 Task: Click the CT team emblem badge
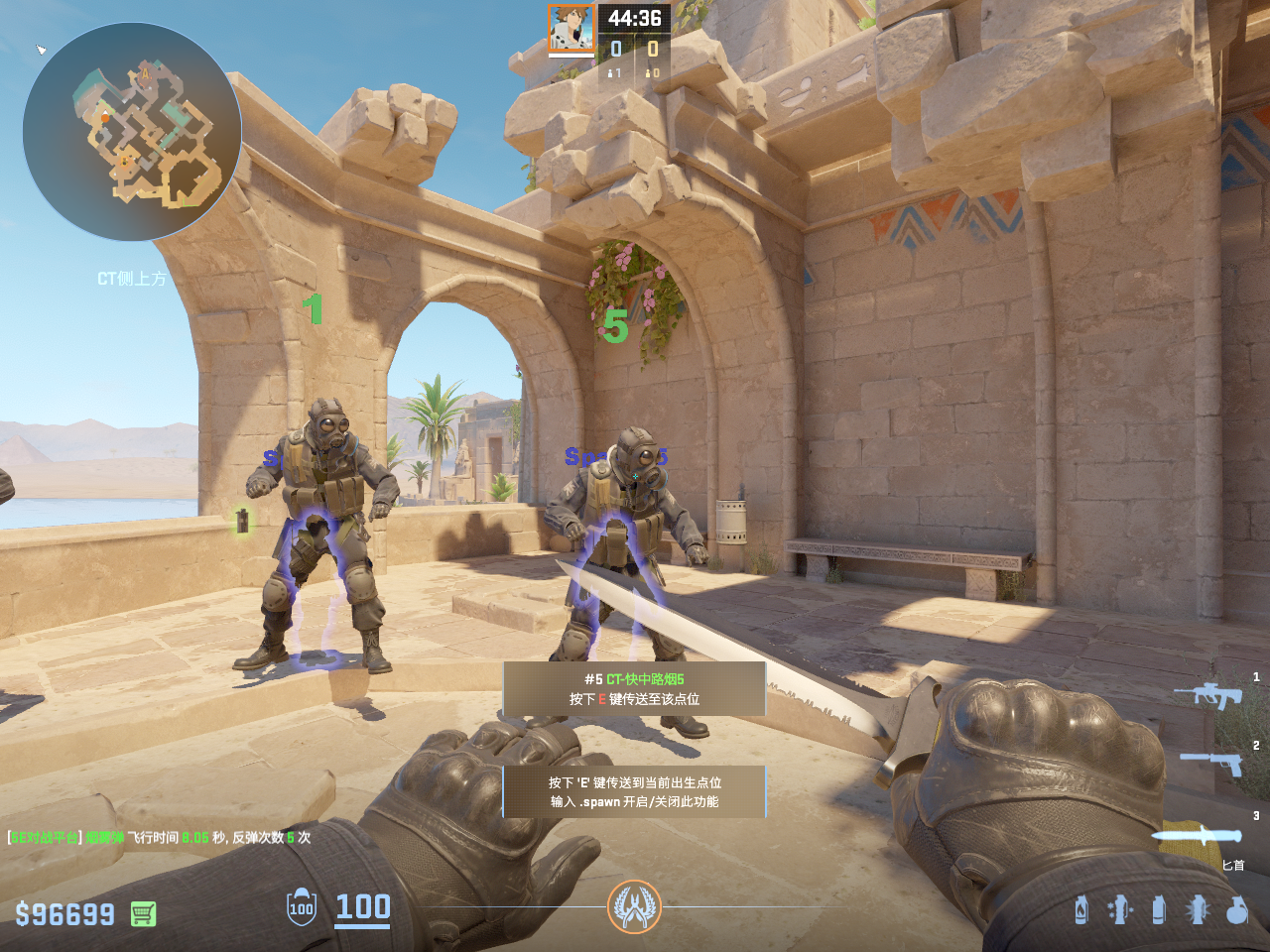coord(634,906)
